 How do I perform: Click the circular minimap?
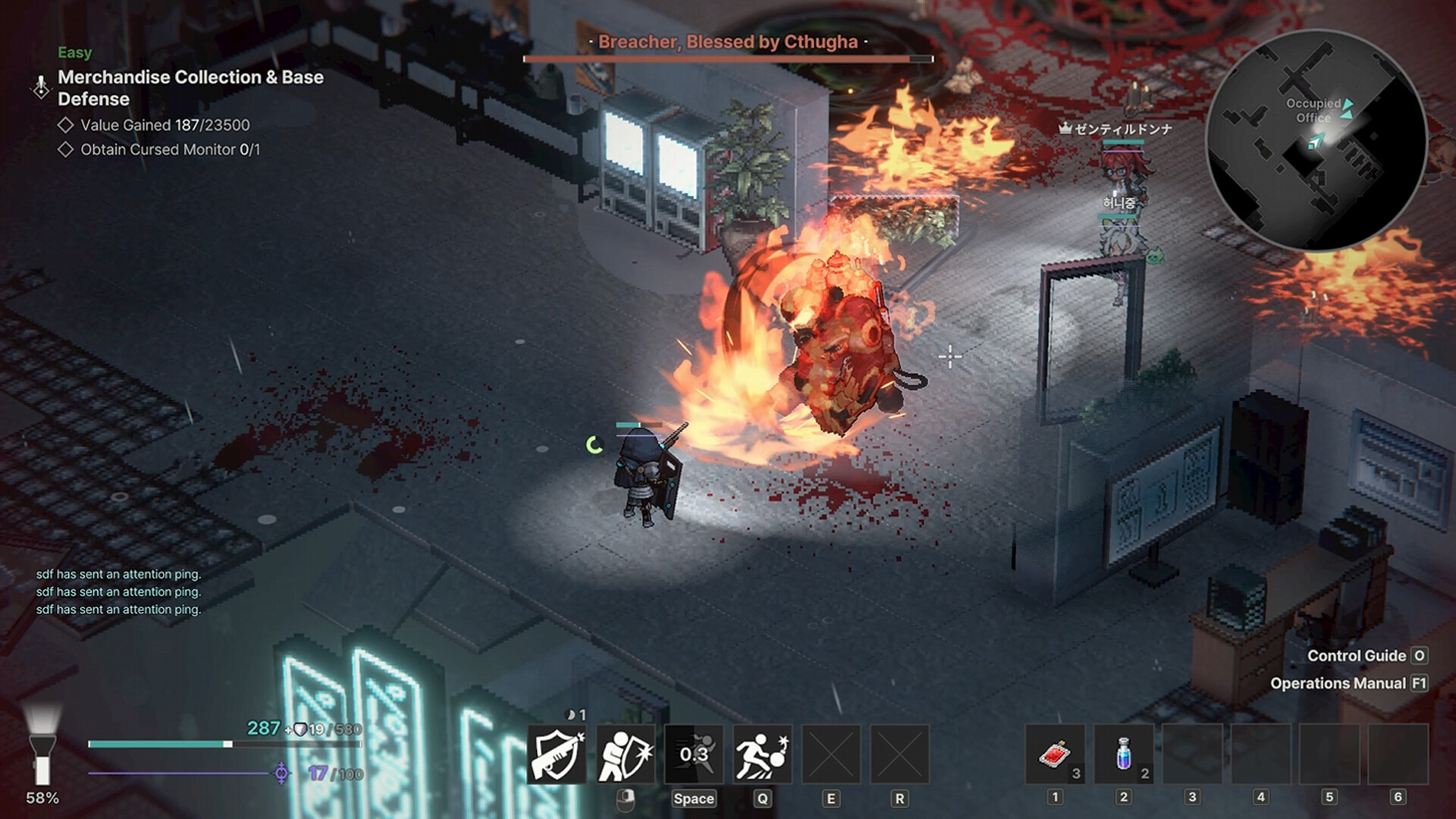pos(1316,141)
